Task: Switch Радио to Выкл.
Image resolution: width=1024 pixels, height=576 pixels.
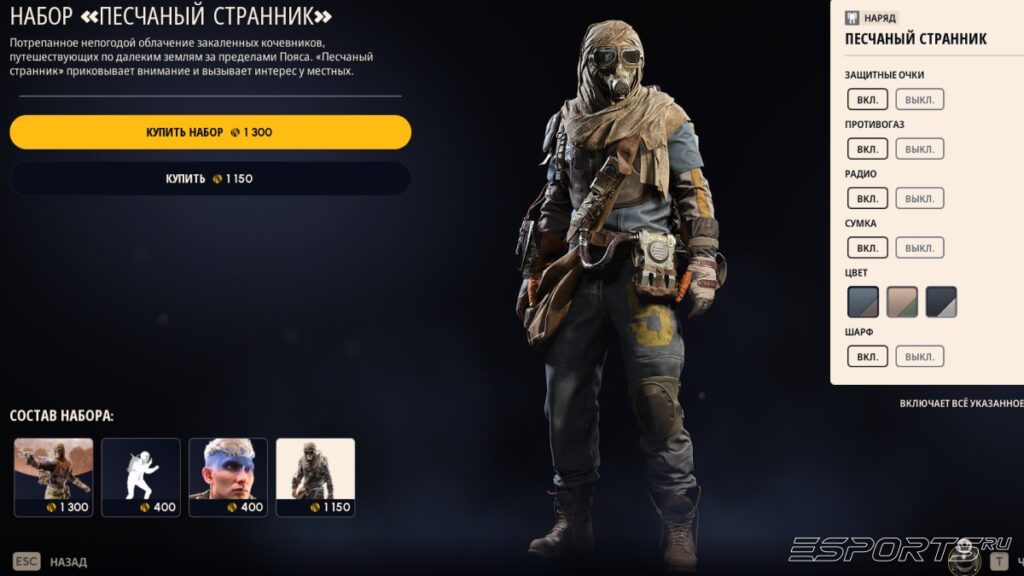Action: (x=919, y=198)
